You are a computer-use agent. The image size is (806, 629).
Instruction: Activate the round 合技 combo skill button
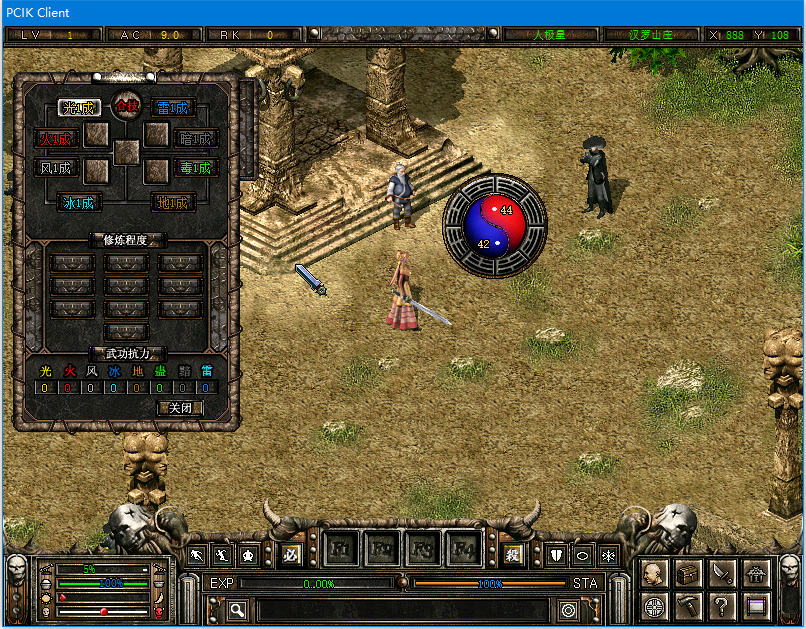126,105
